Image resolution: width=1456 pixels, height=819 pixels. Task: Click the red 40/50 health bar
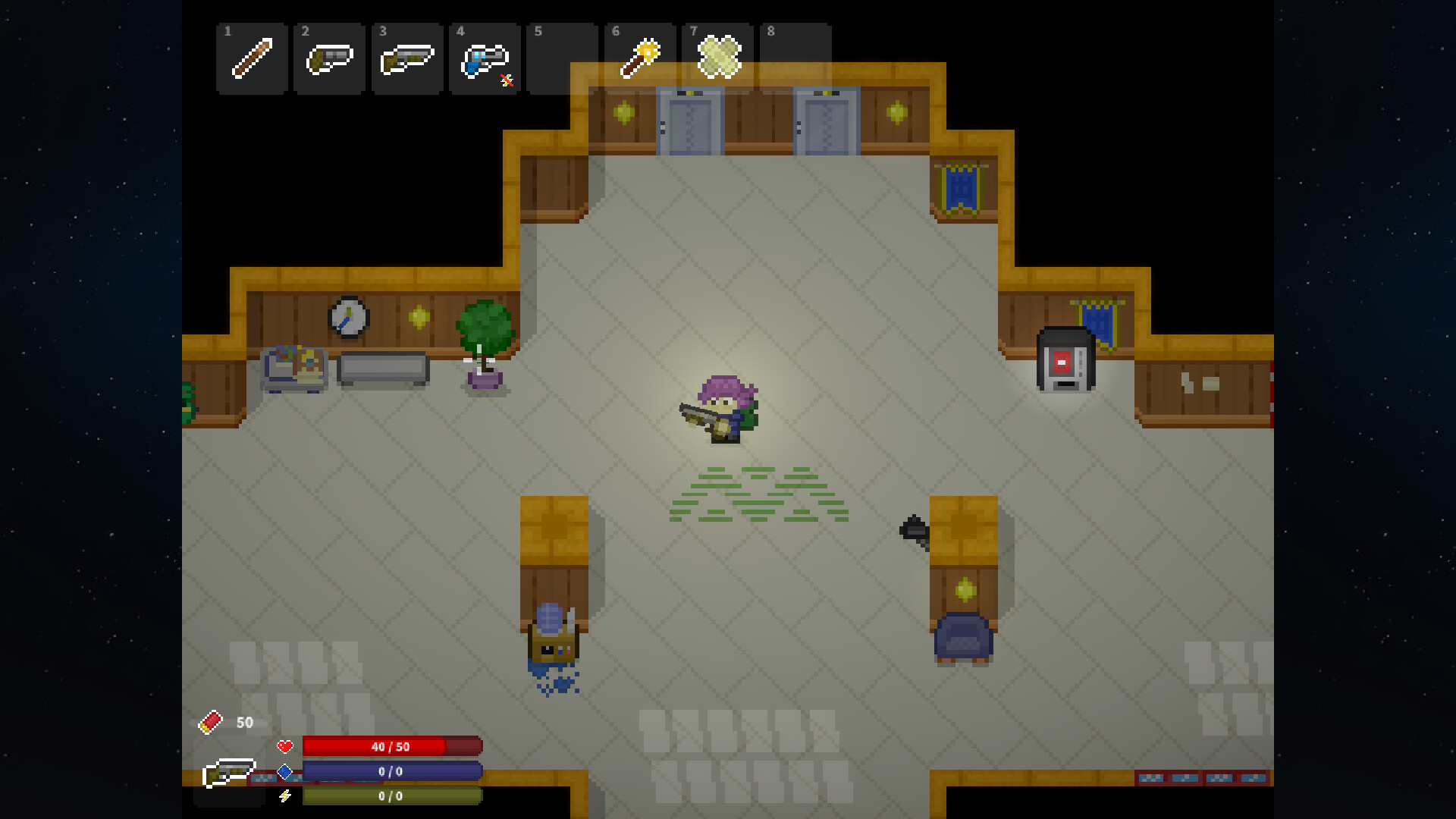[391, 746]
